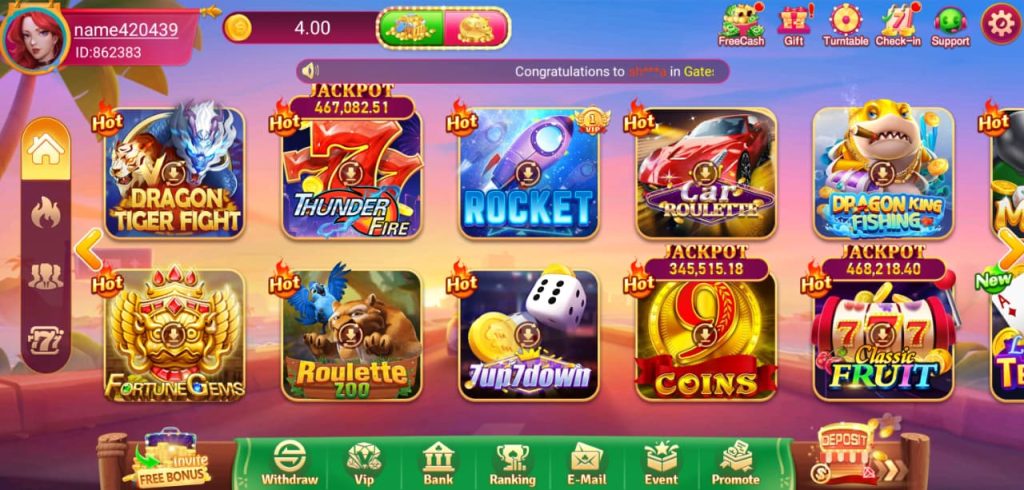Claim FreeCash from the top bar
The image size is (1024, 490).
(741, 26)
